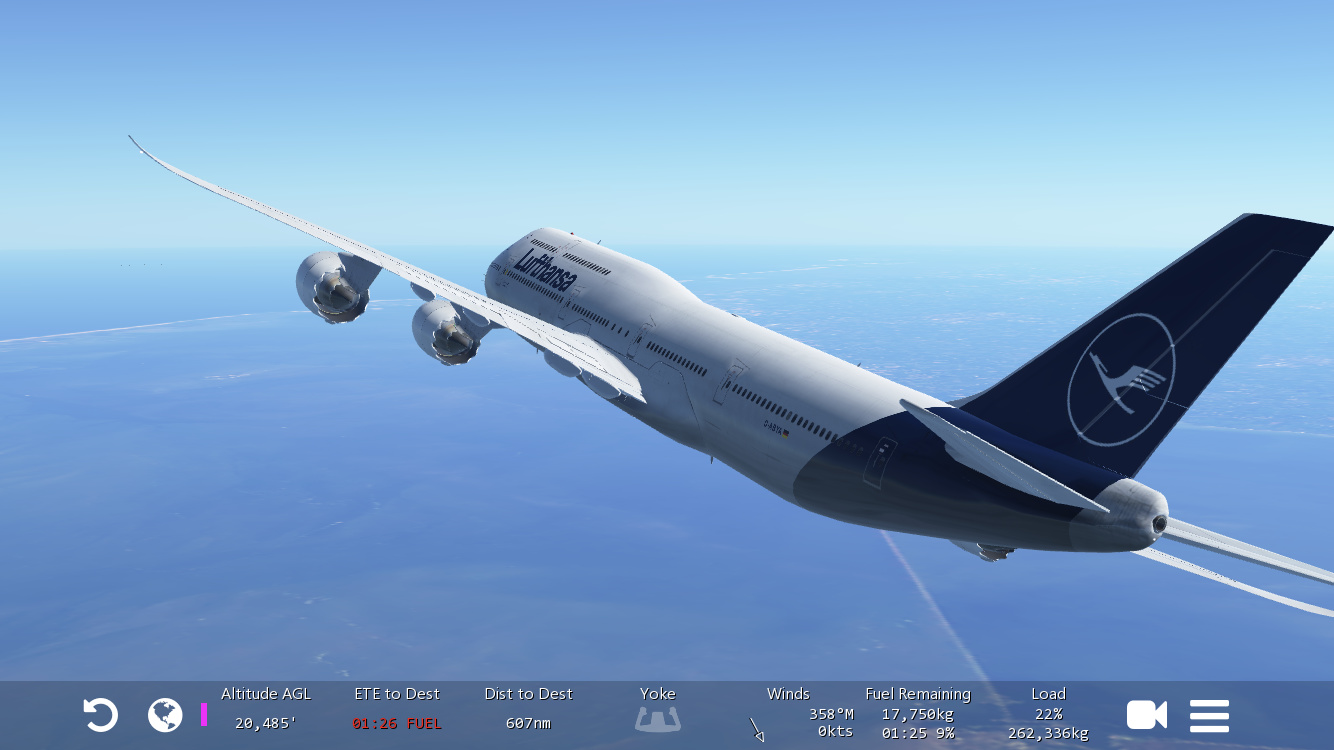Open the globe map icon
Viewport: 1334px width, 750px height.
click(165, 715)
